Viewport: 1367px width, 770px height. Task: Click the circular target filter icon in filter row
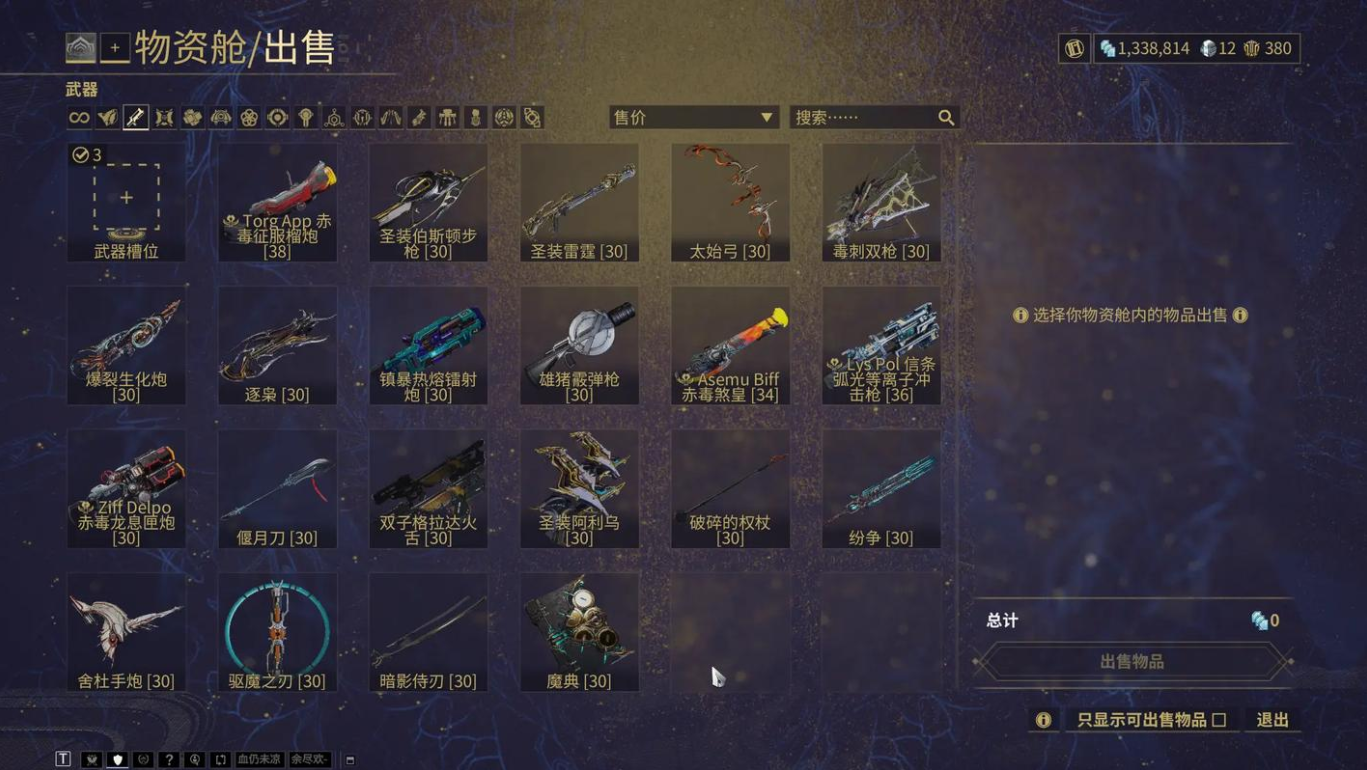(276, 117)
